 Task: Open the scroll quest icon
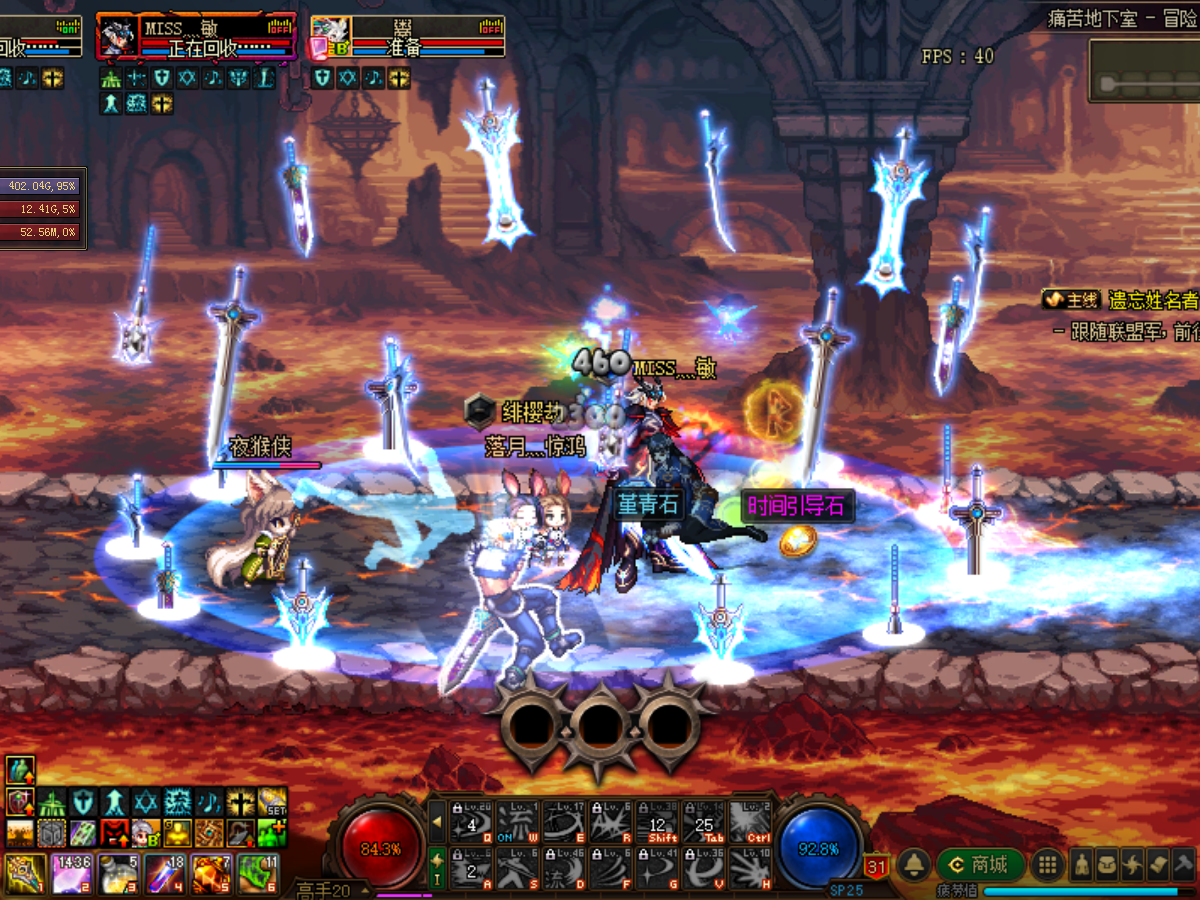[x=1157, y=866]
